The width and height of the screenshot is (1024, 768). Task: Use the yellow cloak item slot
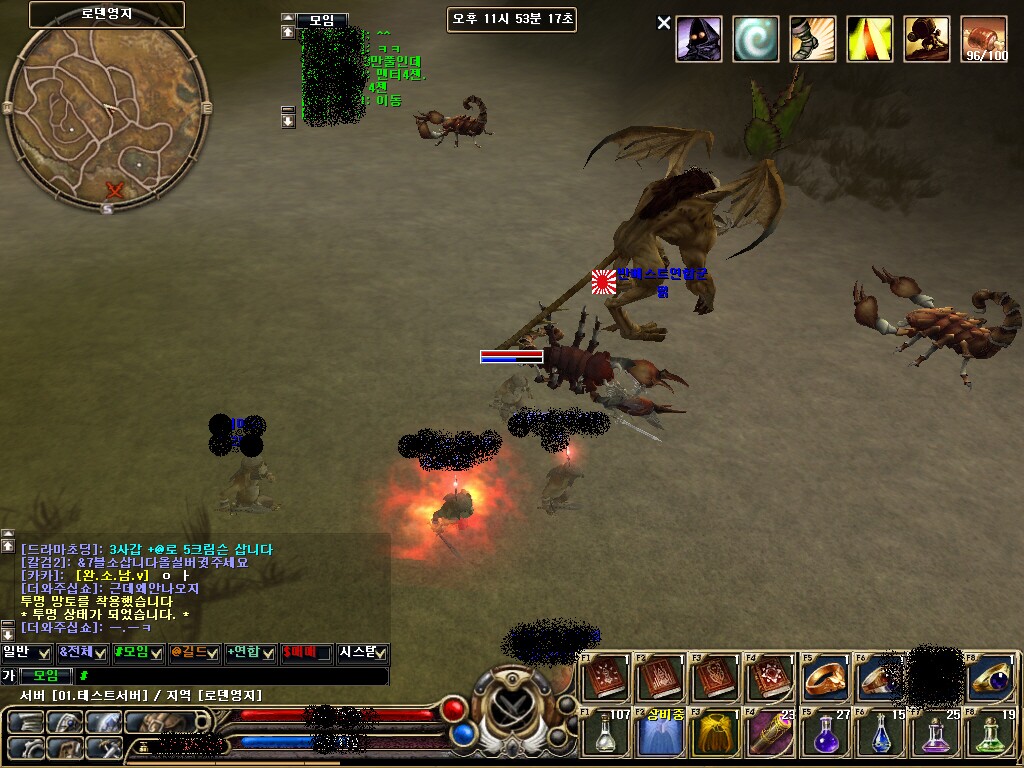point(716,734)
